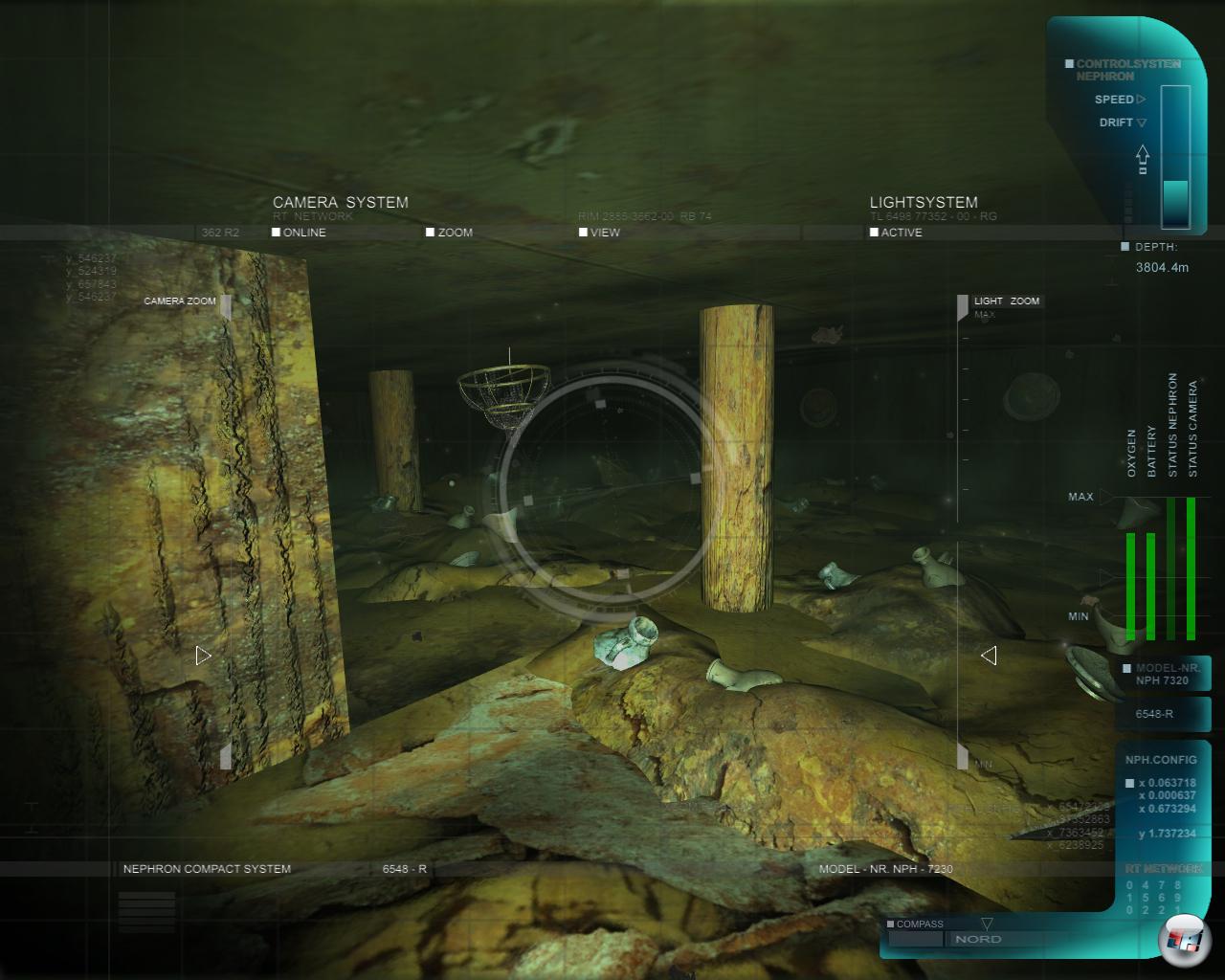Adjust the Camera Zoom slider handle
1225x980 pixels.
tap(226, 306)
